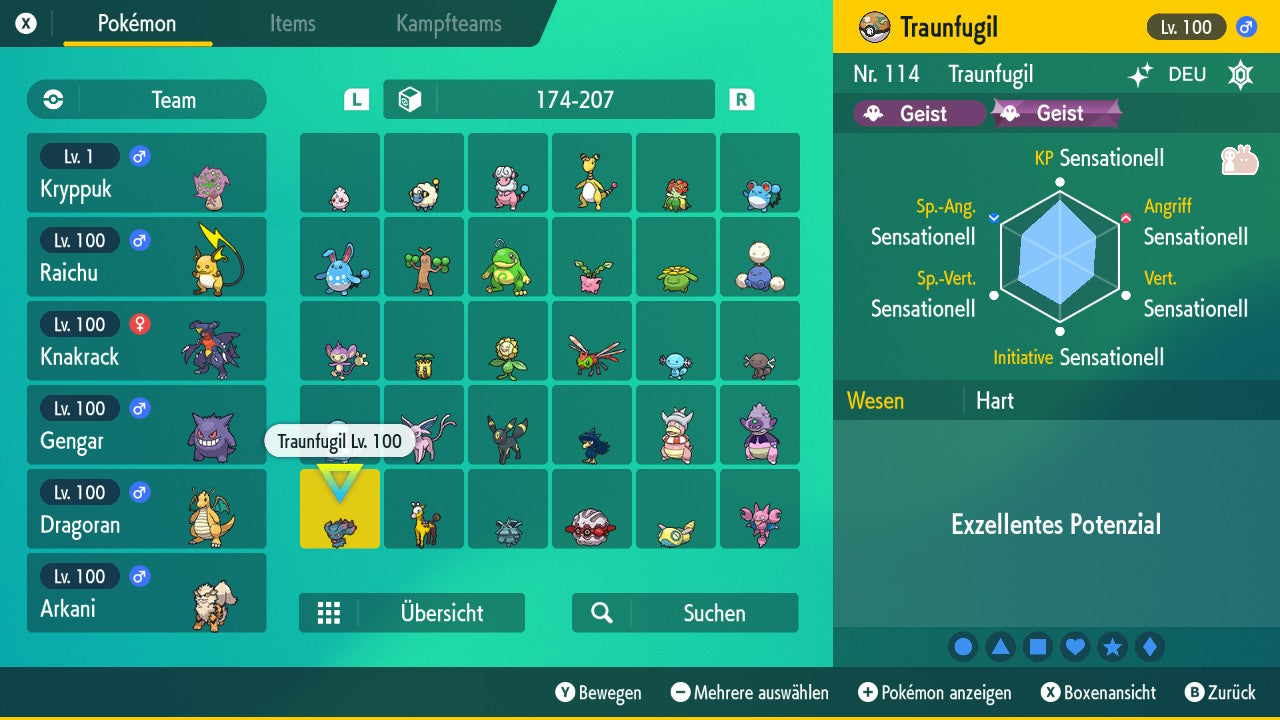Image resolution: width=1280 pixels, height=720 pixels.
Task: Click the grid icon on the Übersicht button
Action: tap(329, 613)
